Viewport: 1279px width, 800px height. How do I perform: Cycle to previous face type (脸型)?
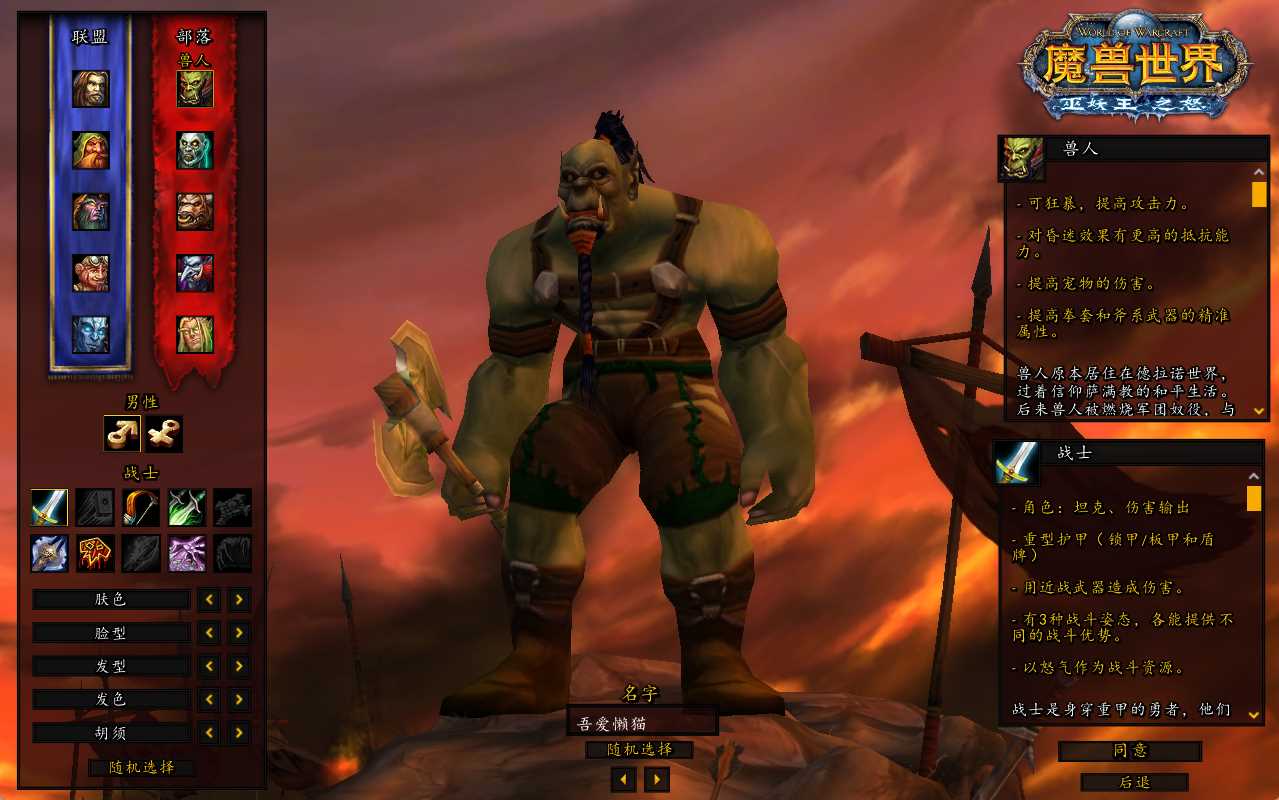209,632
